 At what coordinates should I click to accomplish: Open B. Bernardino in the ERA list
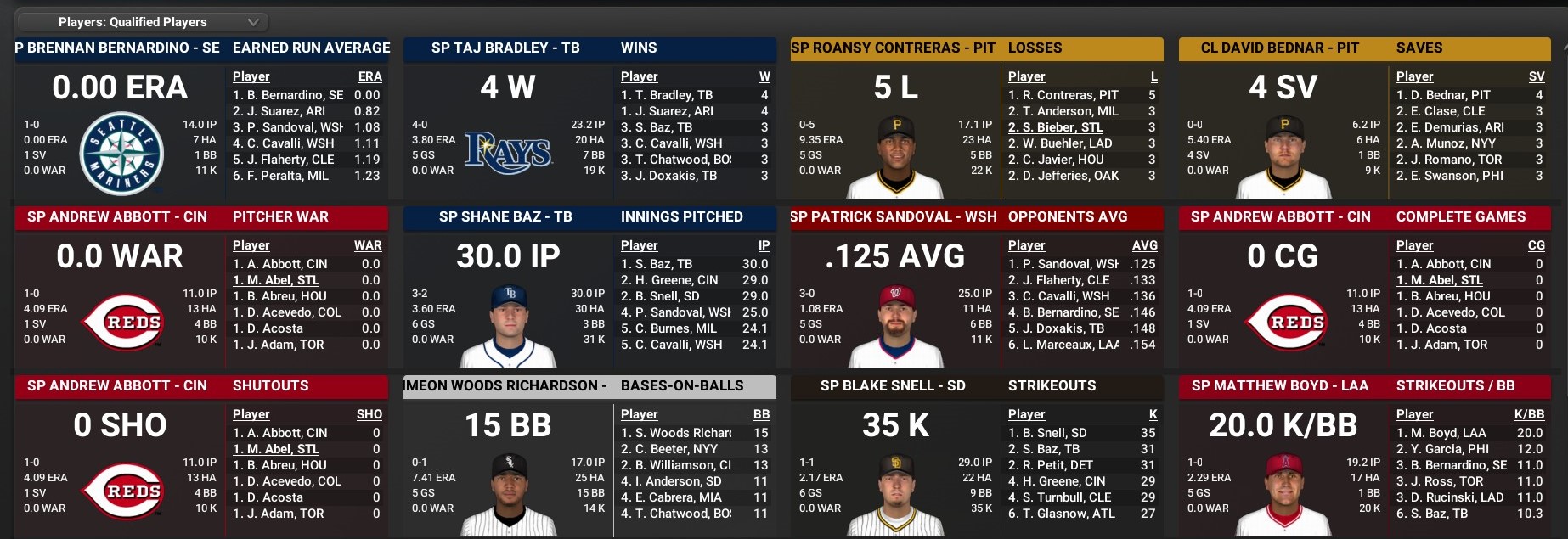coord(288,95)
